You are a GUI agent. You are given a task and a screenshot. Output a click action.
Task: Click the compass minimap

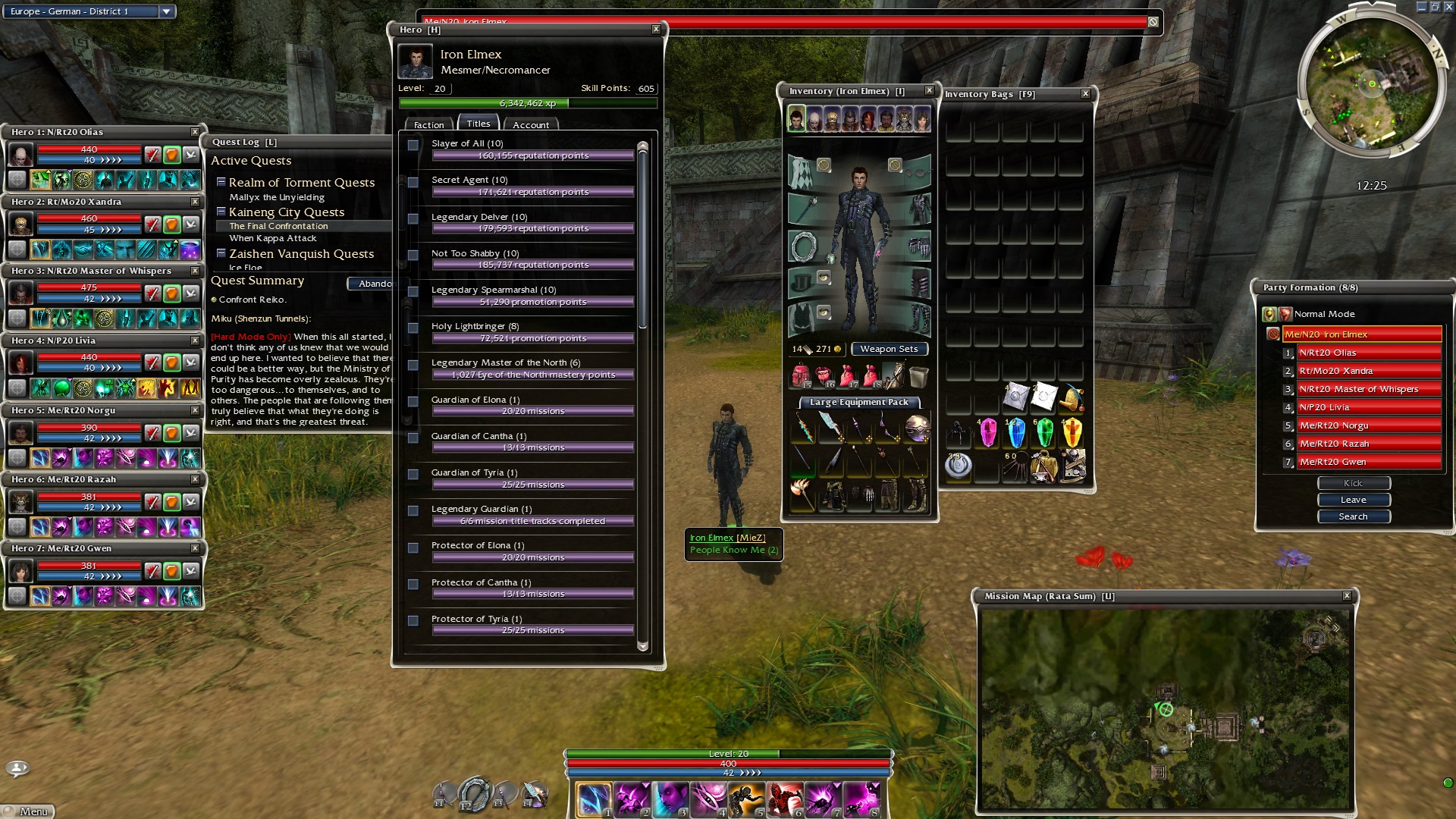click(x=1371, y=83)
